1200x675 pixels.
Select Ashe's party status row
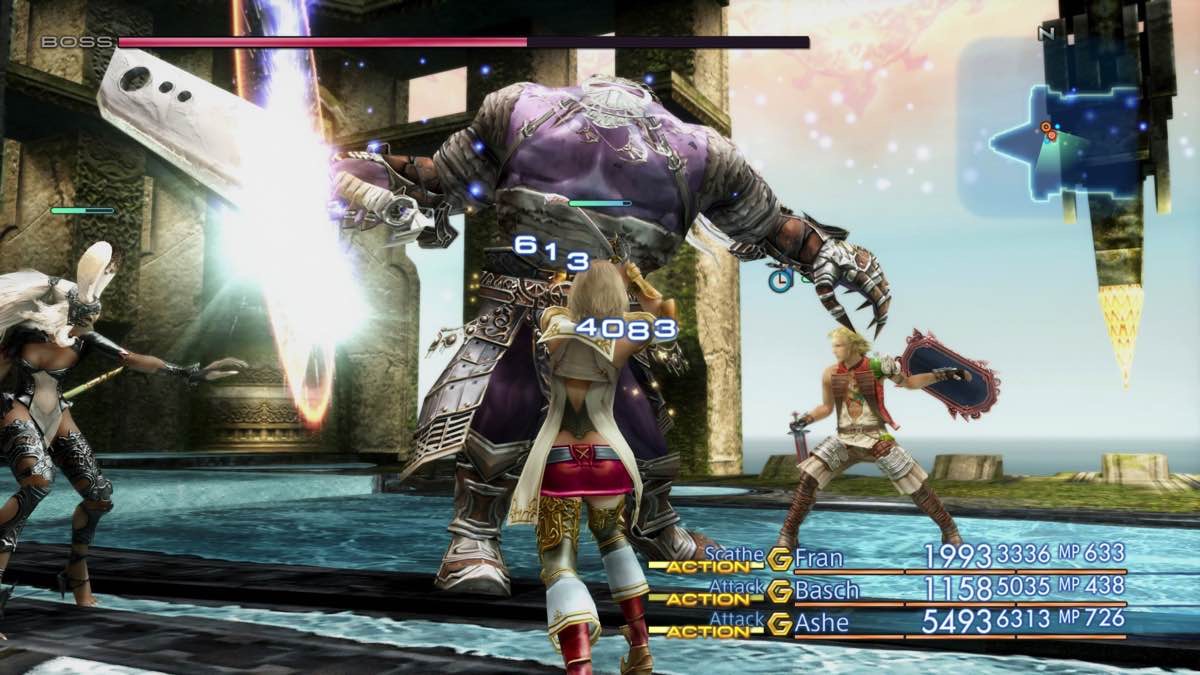click(890, 622)
